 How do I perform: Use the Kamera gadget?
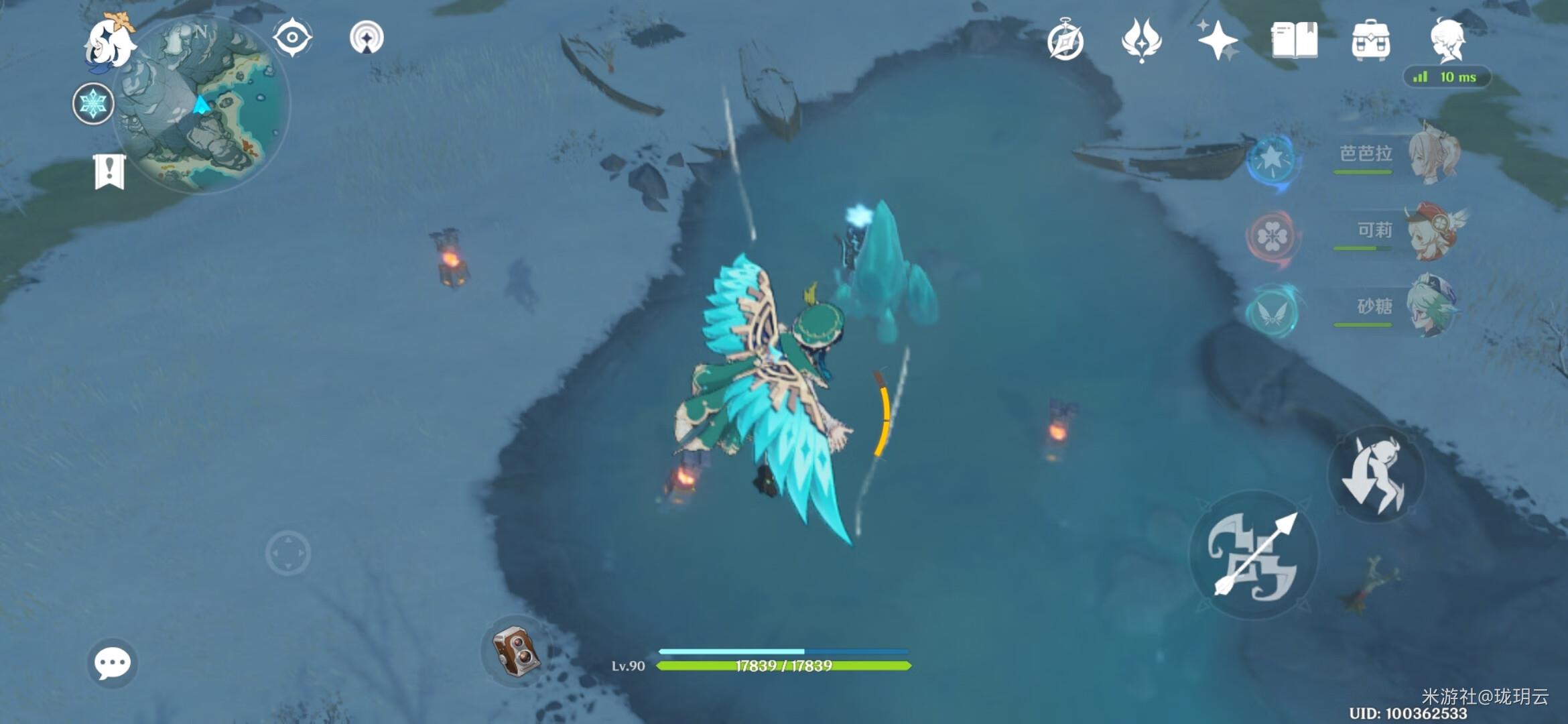515,650
